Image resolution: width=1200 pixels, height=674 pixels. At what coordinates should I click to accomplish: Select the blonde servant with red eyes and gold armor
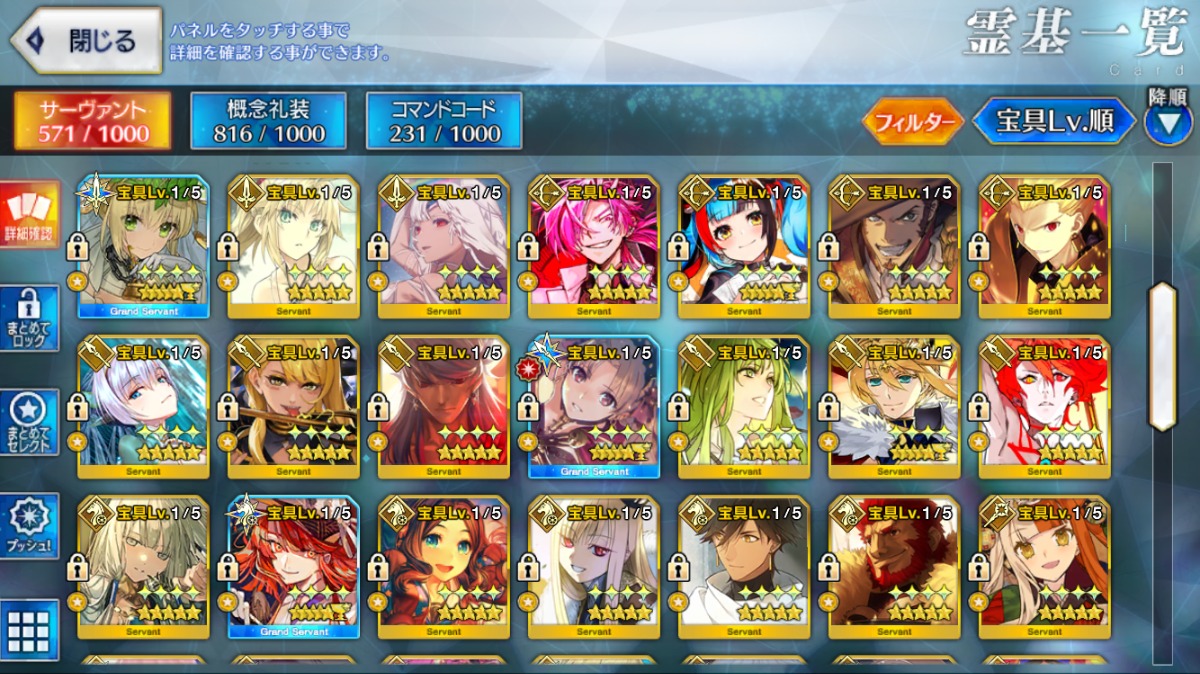click(x=1044, y=246)
